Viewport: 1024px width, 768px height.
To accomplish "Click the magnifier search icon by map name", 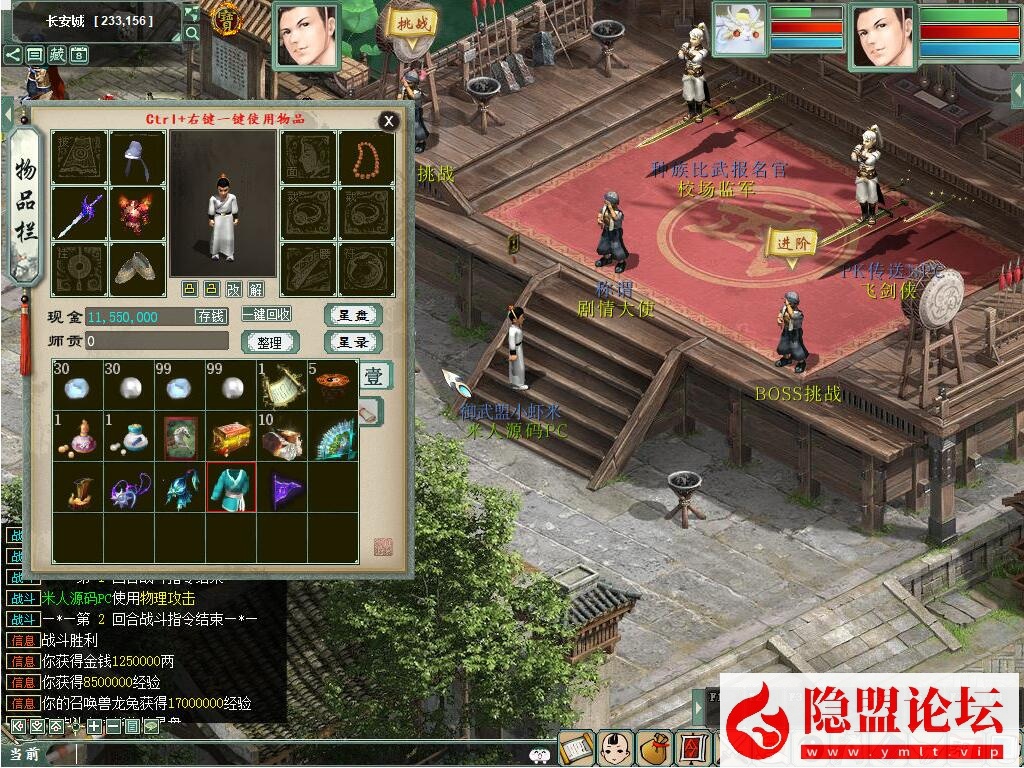I will click(192, 33).
